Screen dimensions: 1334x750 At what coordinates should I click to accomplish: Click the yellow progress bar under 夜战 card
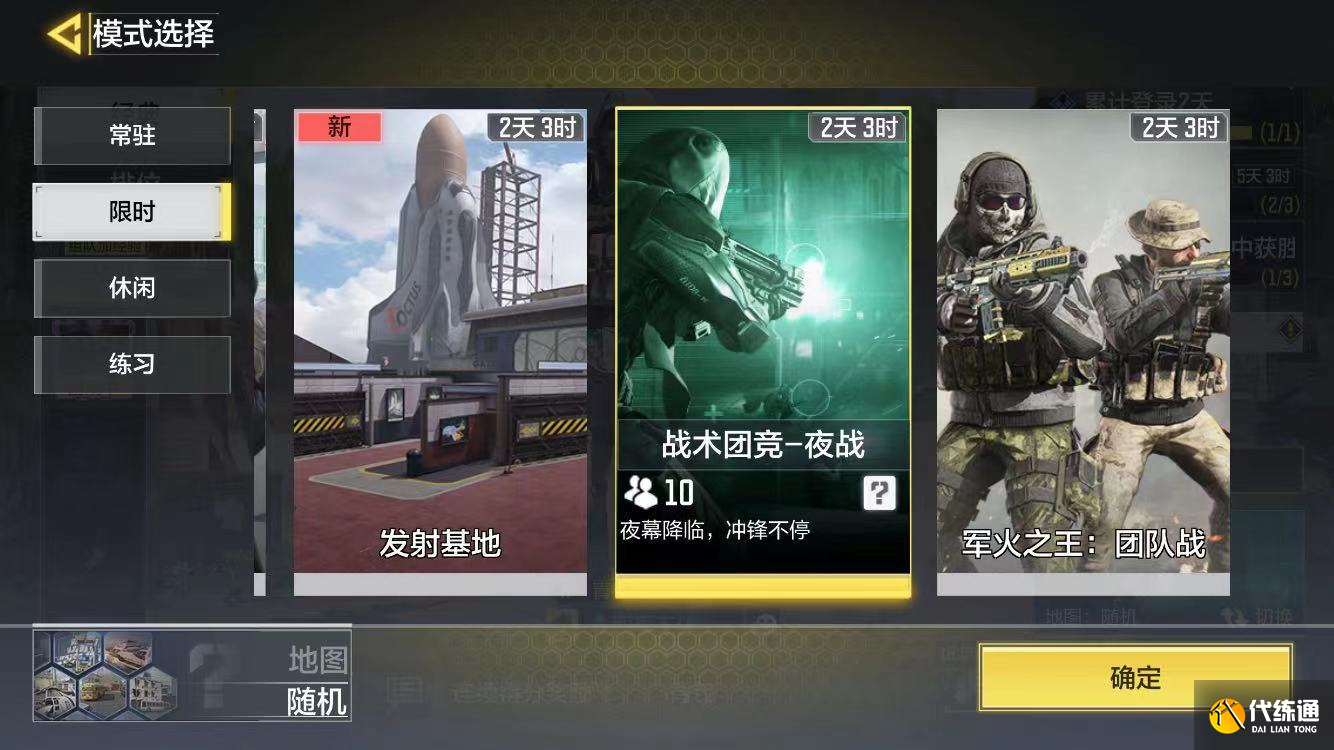[763, 585]
